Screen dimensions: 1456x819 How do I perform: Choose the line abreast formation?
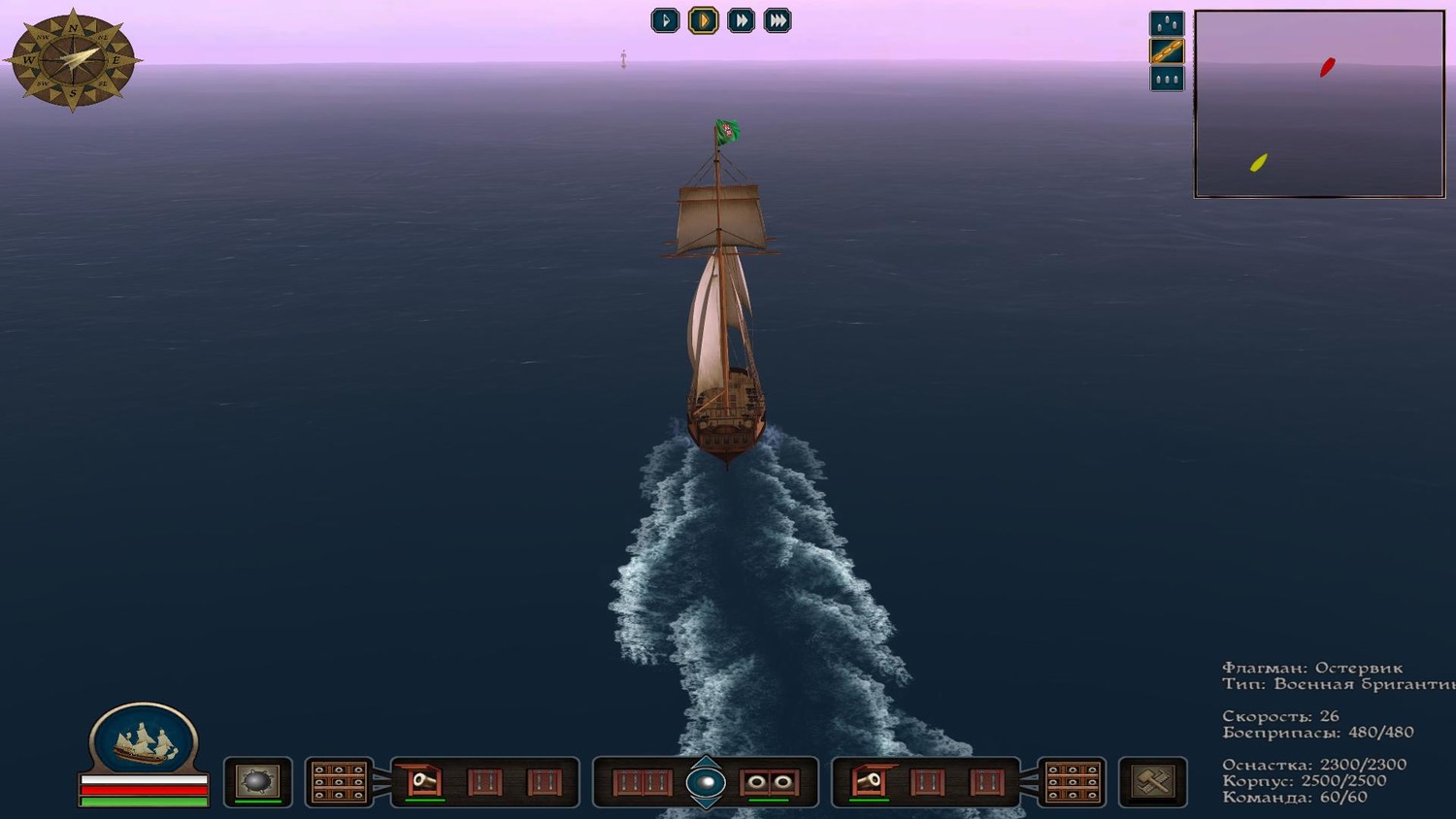coord(1166,79)
